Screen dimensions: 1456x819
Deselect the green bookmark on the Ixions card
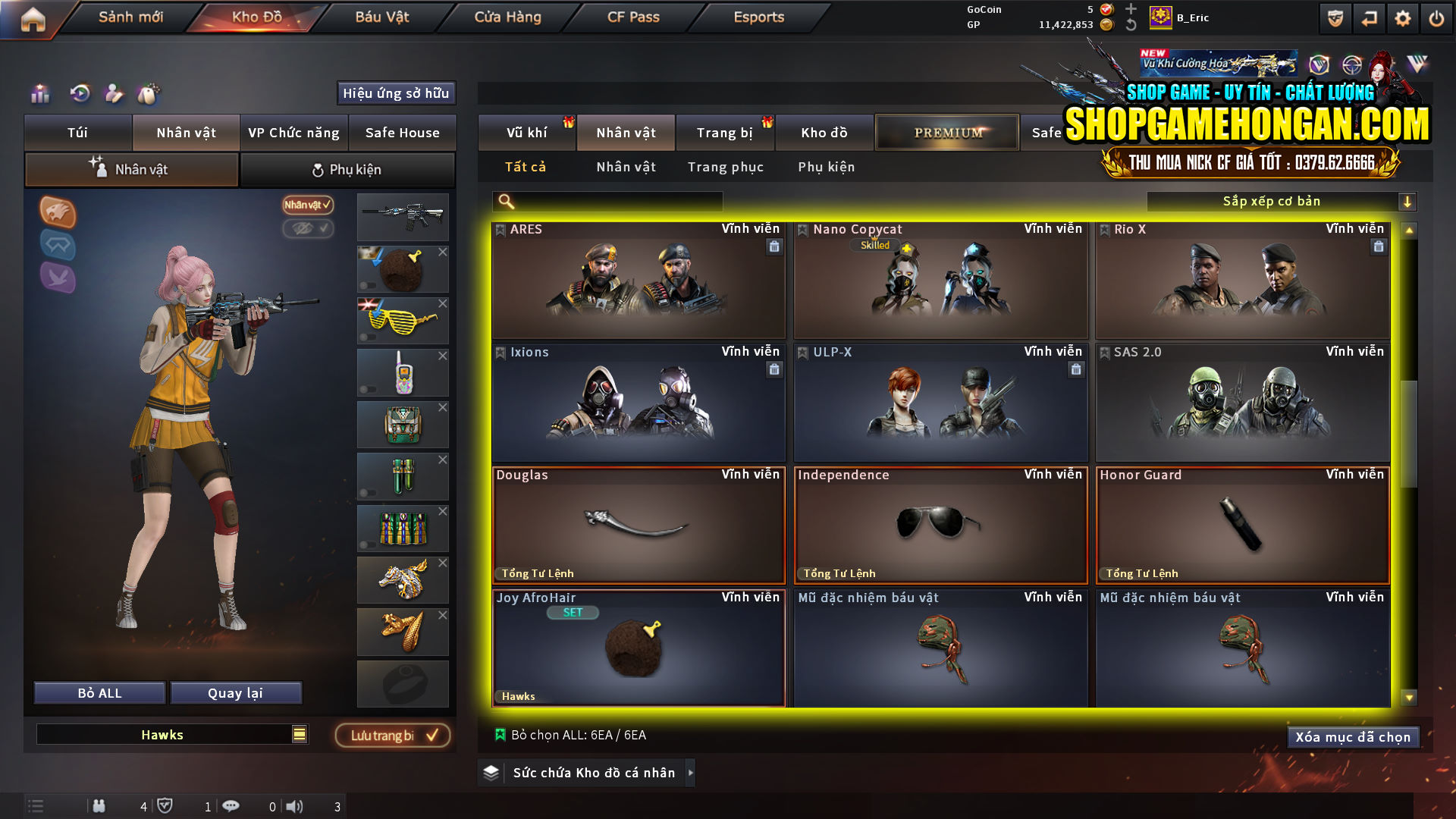click(500, 351)
